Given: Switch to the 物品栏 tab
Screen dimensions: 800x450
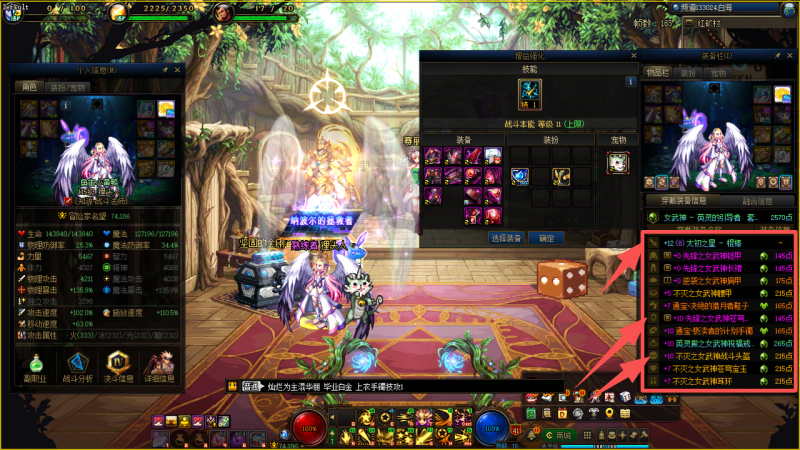Looking at the screenshot, I should tap(654, 73).
